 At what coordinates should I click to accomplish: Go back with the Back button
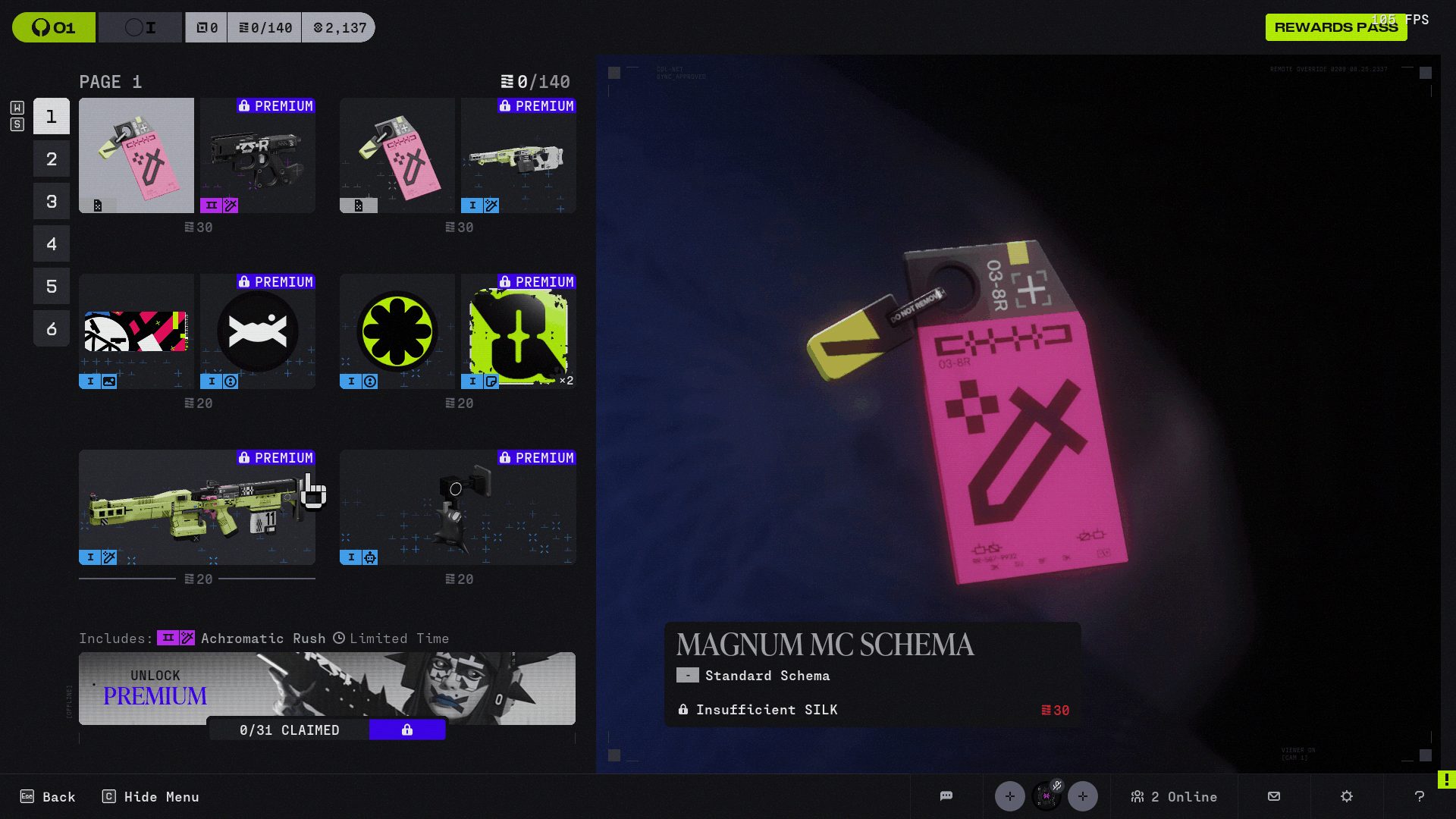48,796
